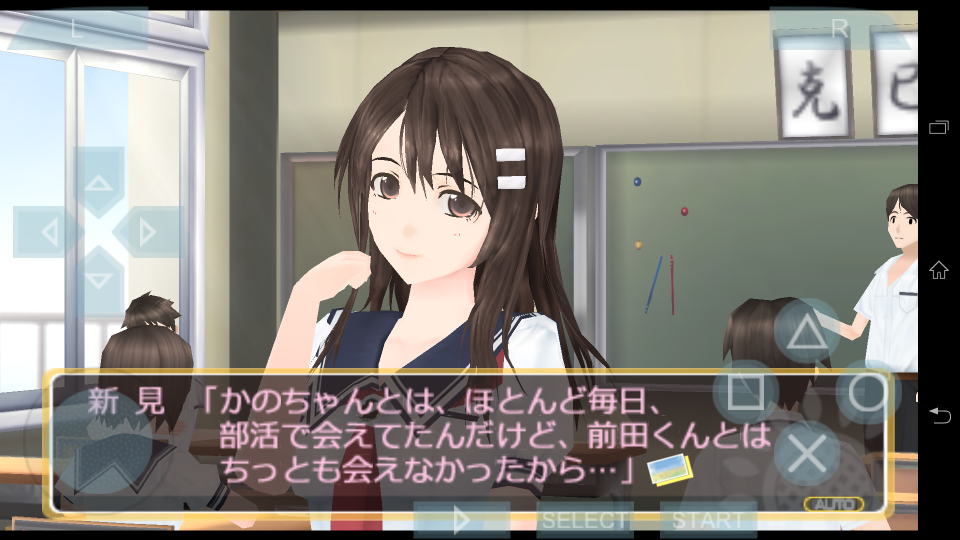Tap the cross touch button
Image resolution: width=960 pixels, height=540 pixels.
click(806, 454)
